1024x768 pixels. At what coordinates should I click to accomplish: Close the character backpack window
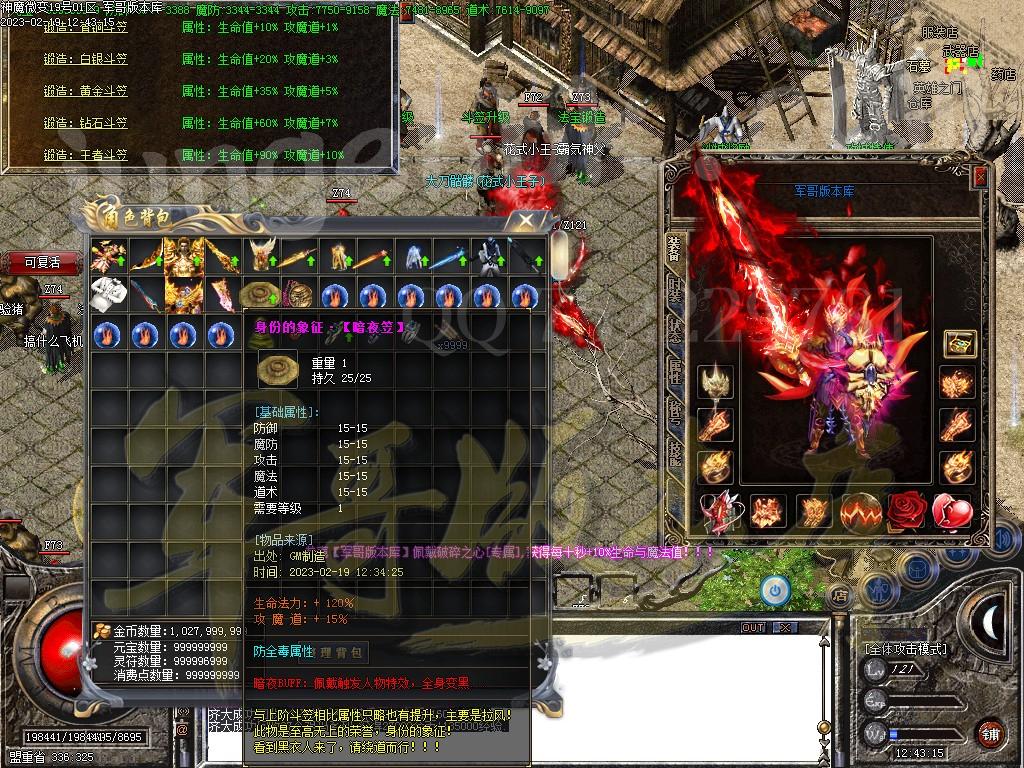tap(524, 220)
